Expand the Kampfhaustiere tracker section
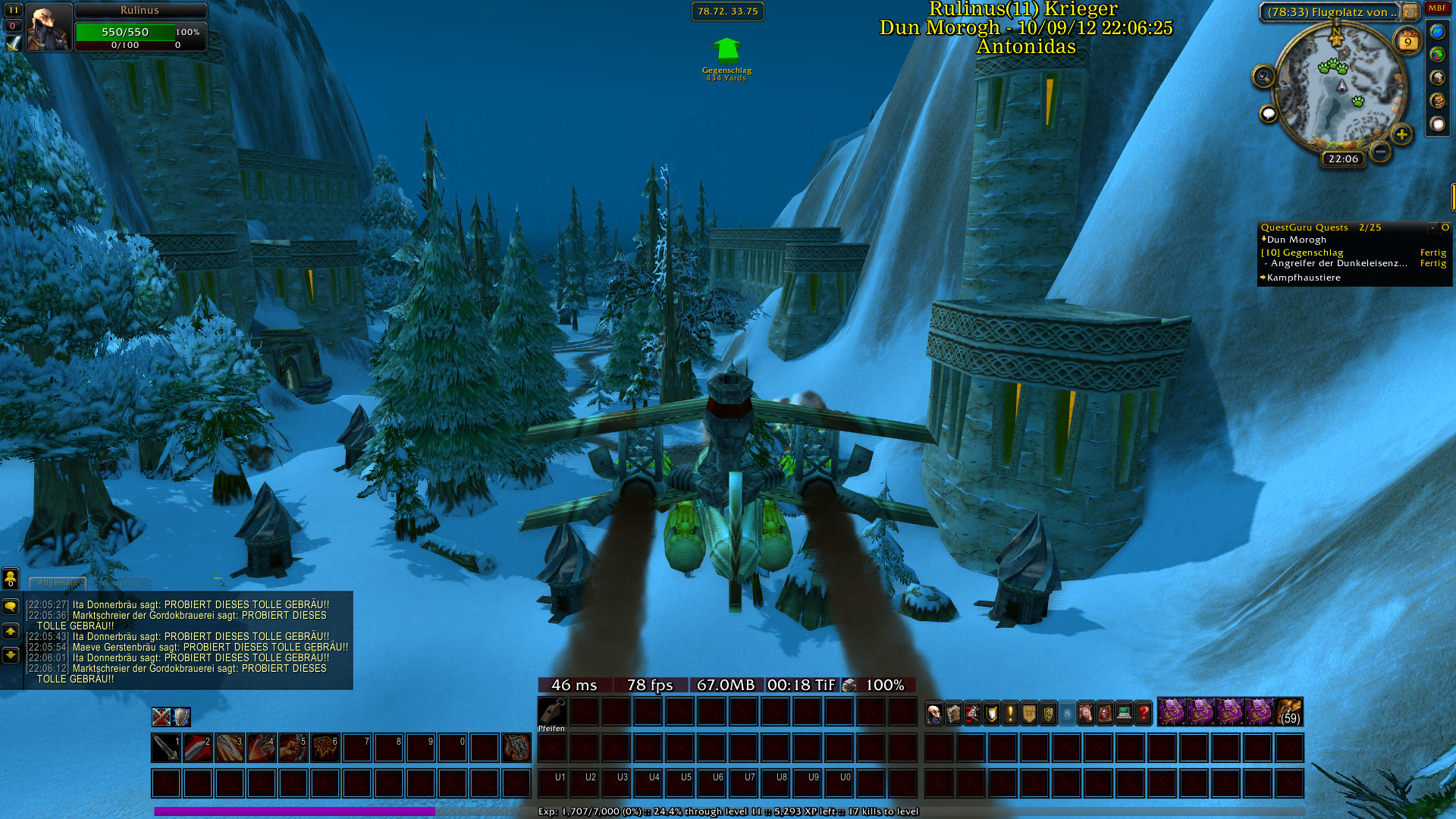The image size is (1456, 819). coord(1303,278)
